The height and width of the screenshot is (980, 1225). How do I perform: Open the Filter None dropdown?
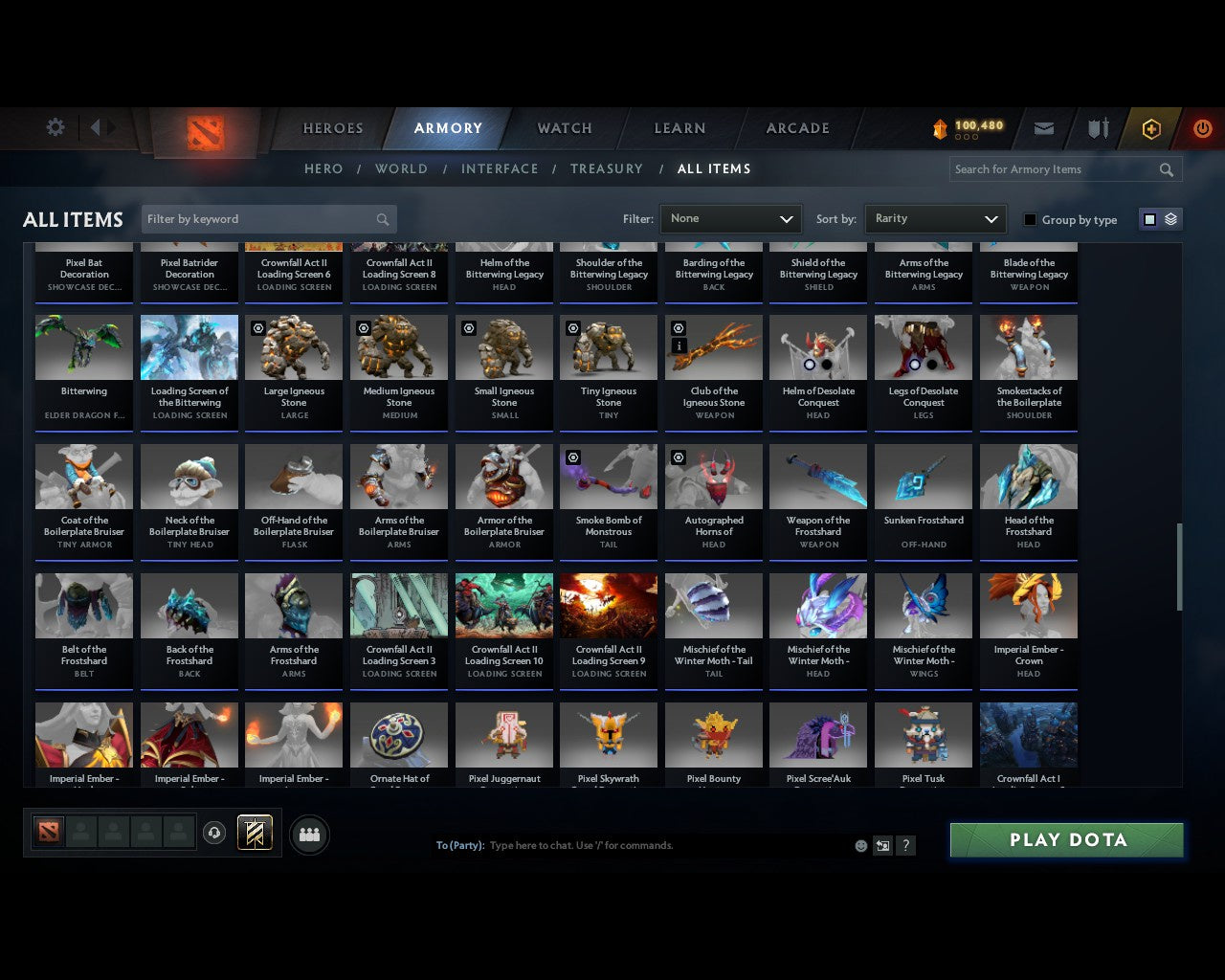pos(730,218)
